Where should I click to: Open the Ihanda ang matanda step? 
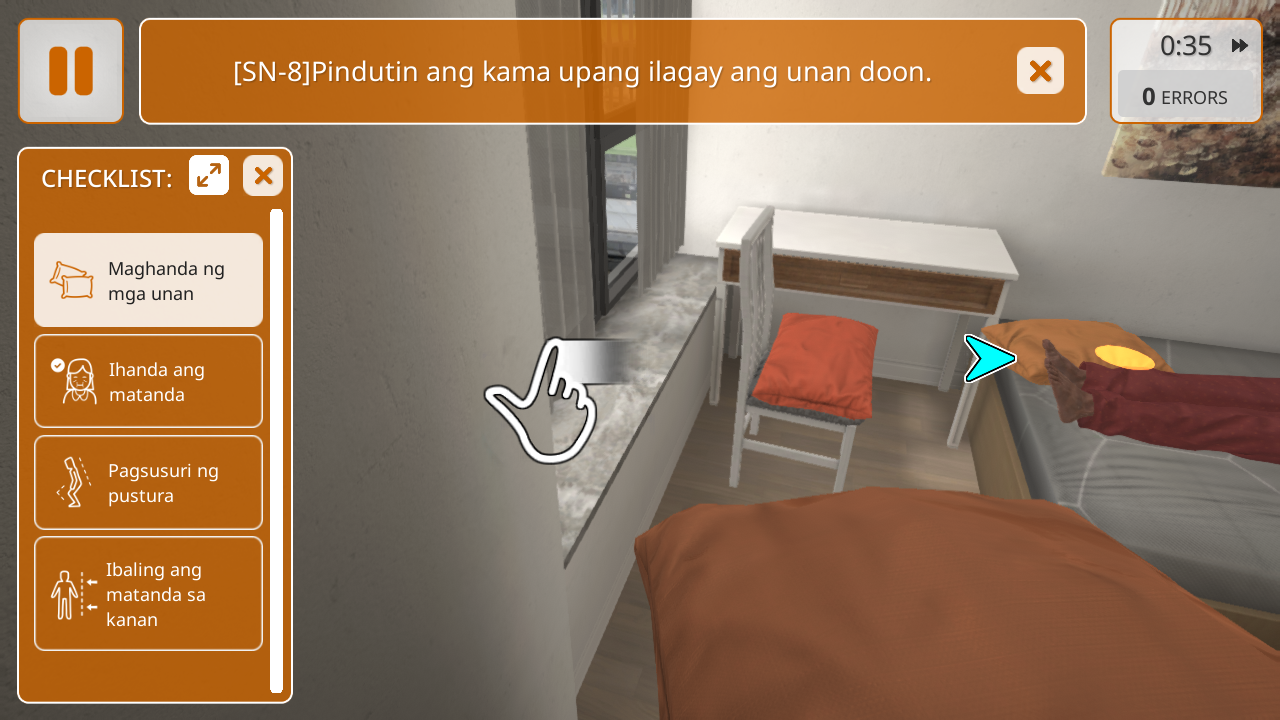tap(149, 382)
